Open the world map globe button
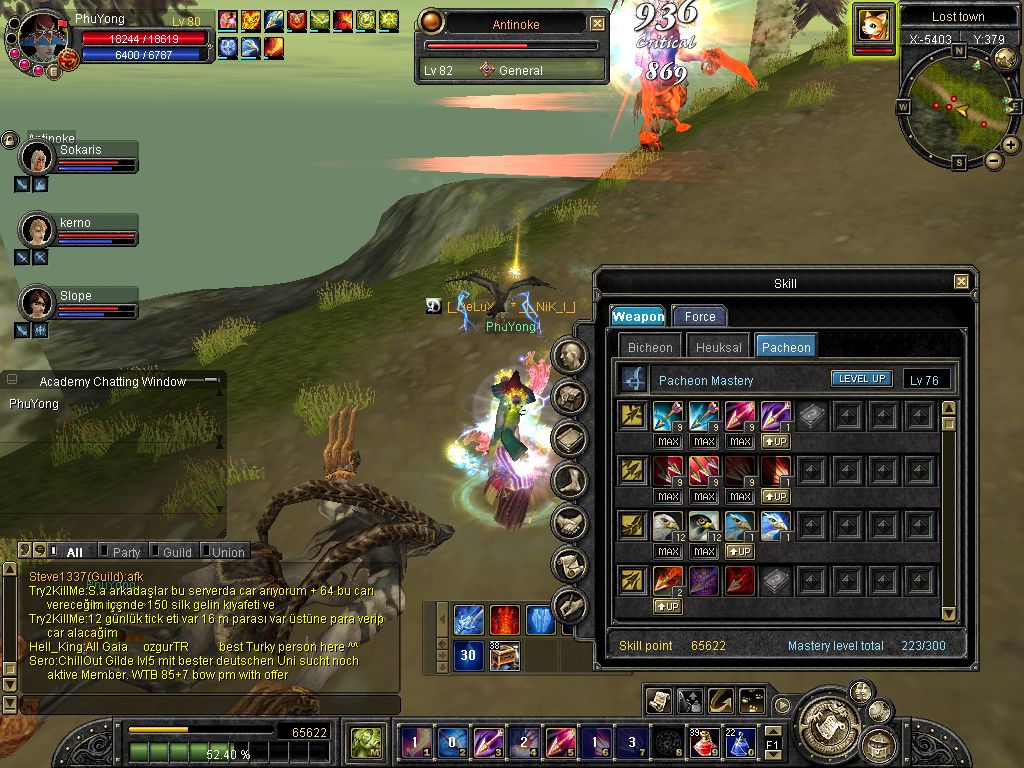Viewport: 1024px width, 768px height. coord(1006,58)
